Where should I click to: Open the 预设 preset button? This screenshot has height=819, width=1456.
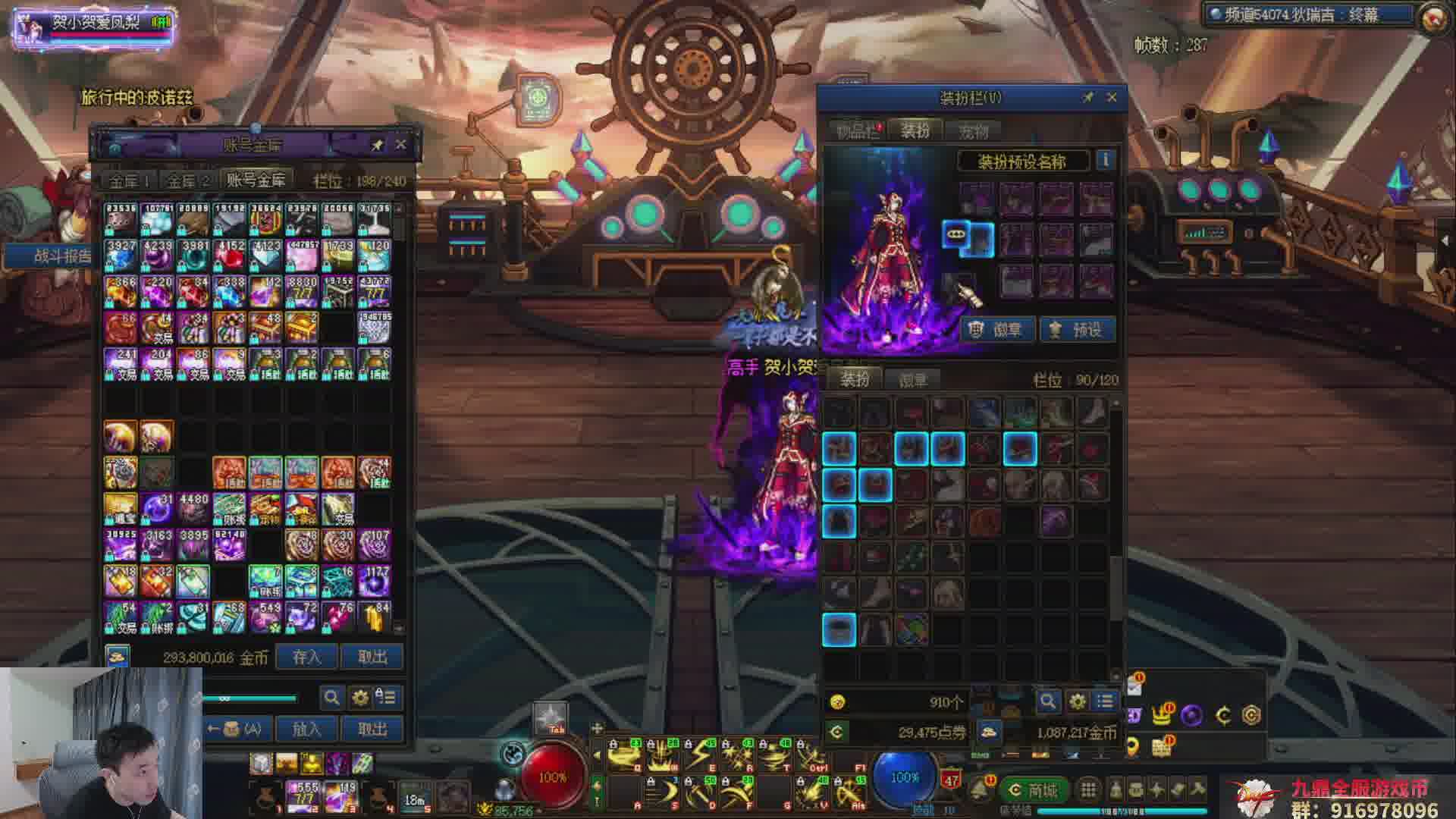point(1077,330)
